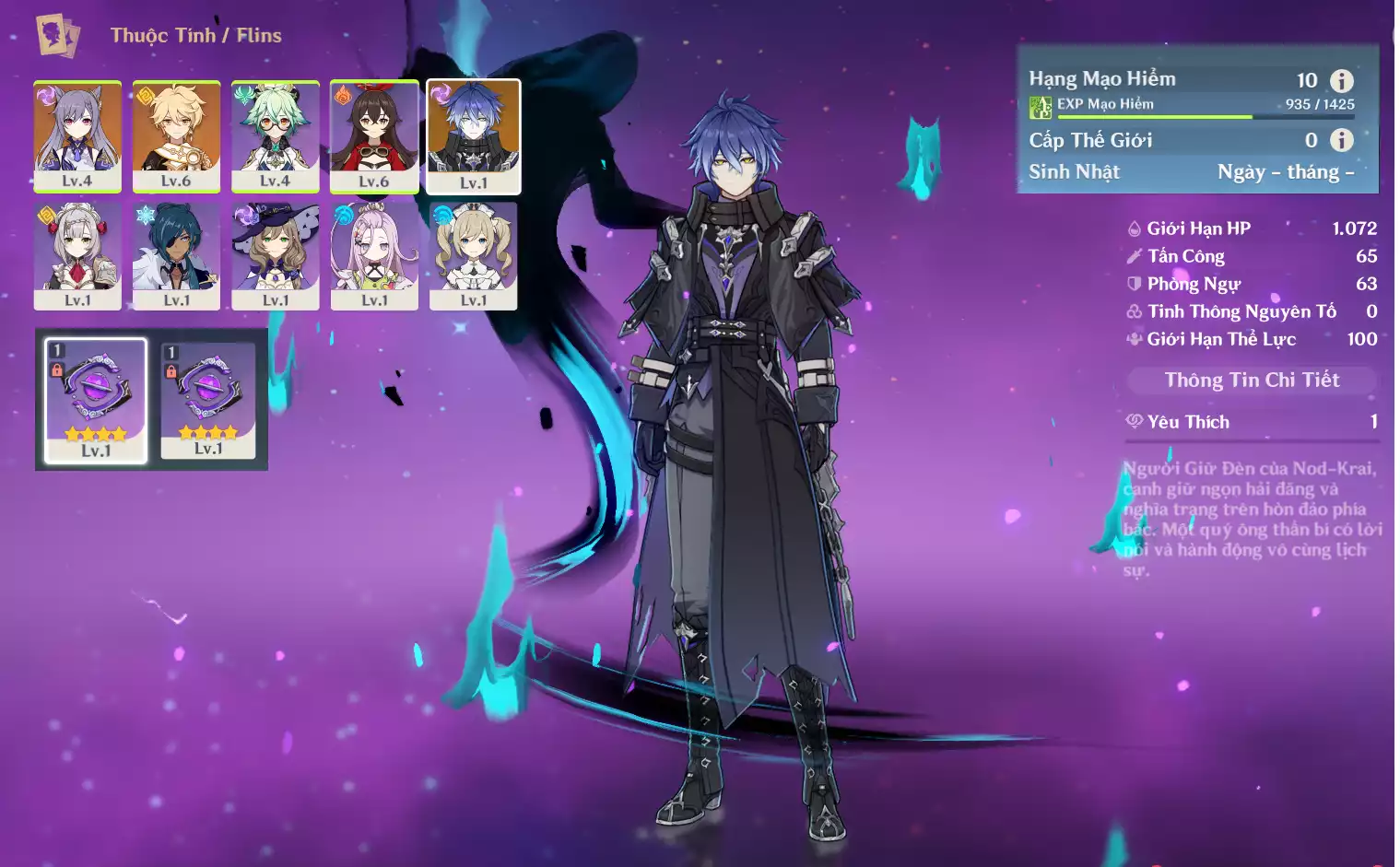The height and width of the screenshot is (867, 1400).
Task: Show info for Hạng Mạo Hiểm
Action: coord(1342,80)
